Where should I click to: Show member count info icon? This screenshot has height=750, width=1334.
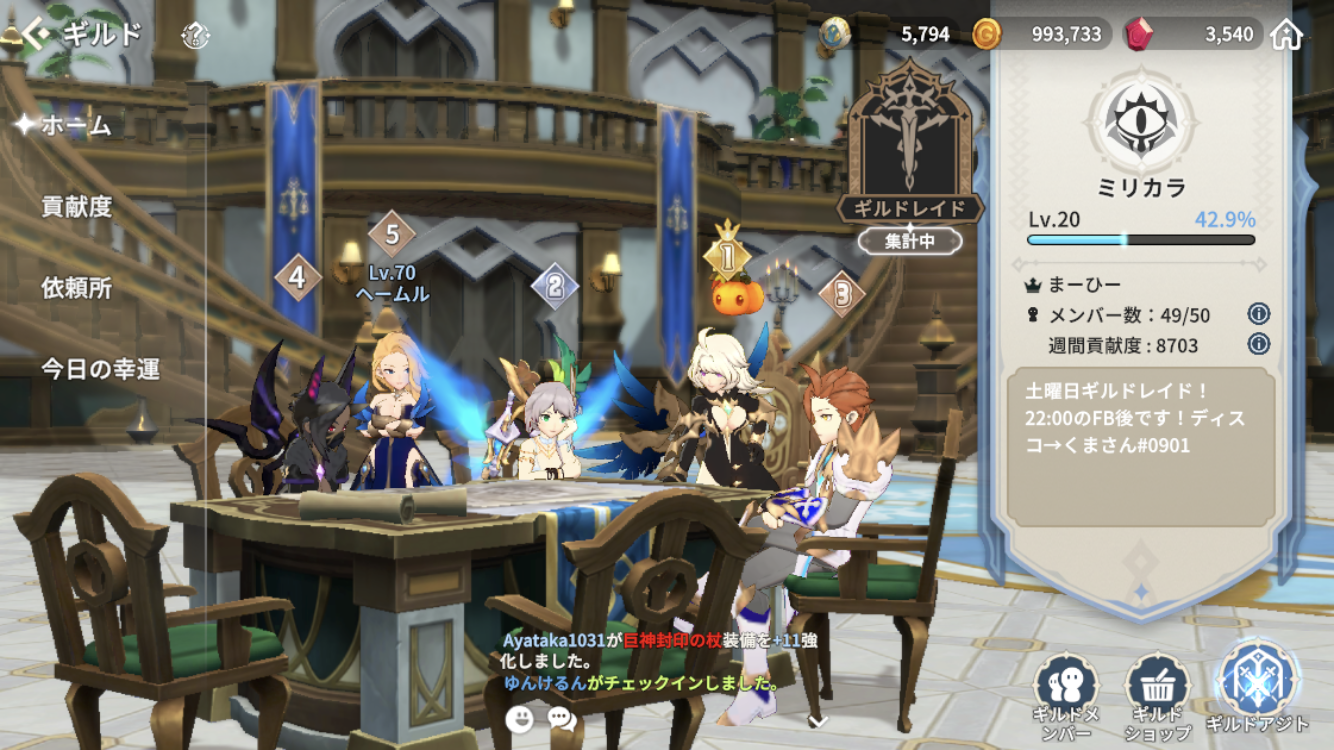click(1259, 314)
